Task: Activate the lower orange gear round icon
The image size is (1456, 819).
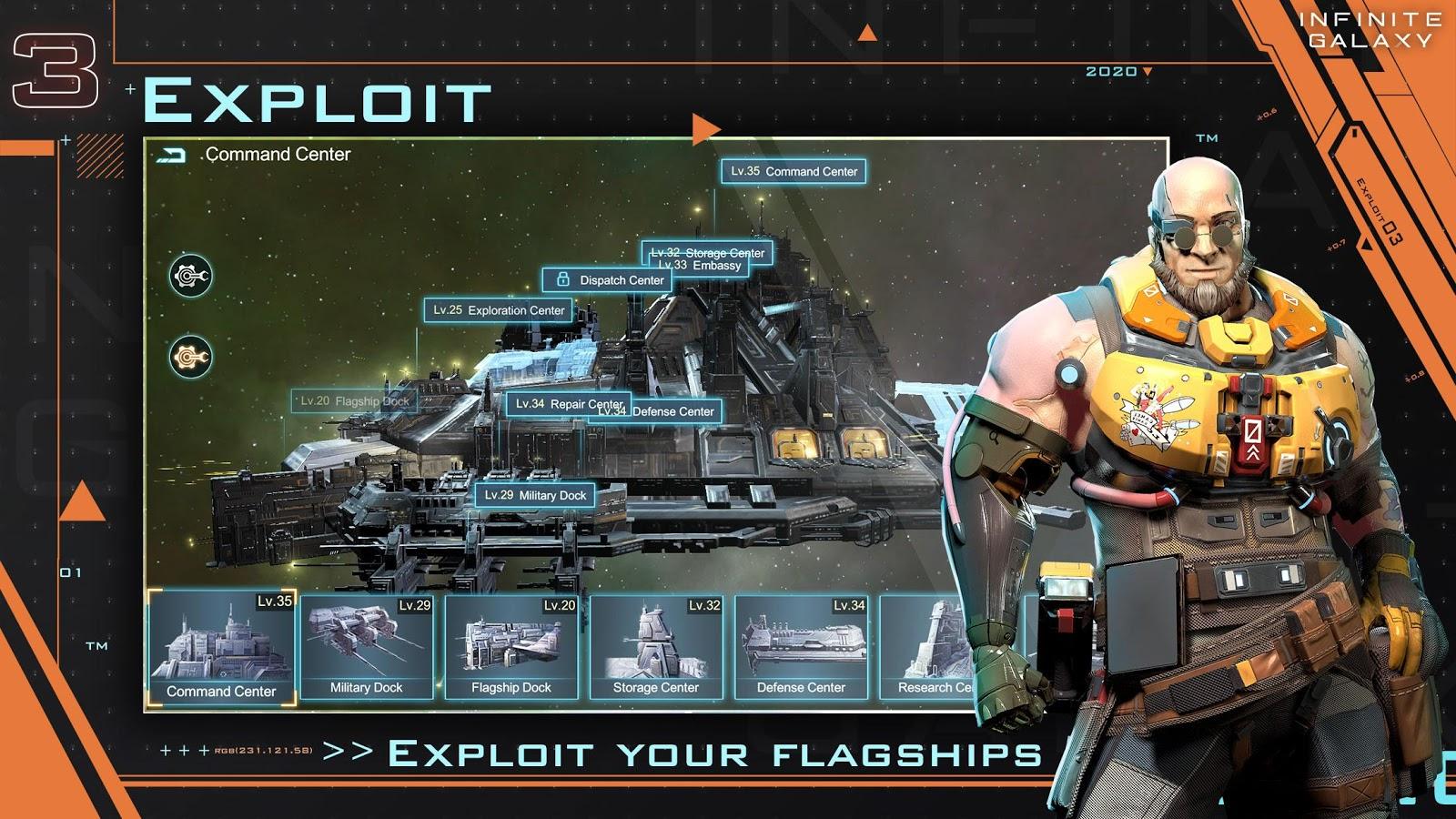Action: point(191,357)
